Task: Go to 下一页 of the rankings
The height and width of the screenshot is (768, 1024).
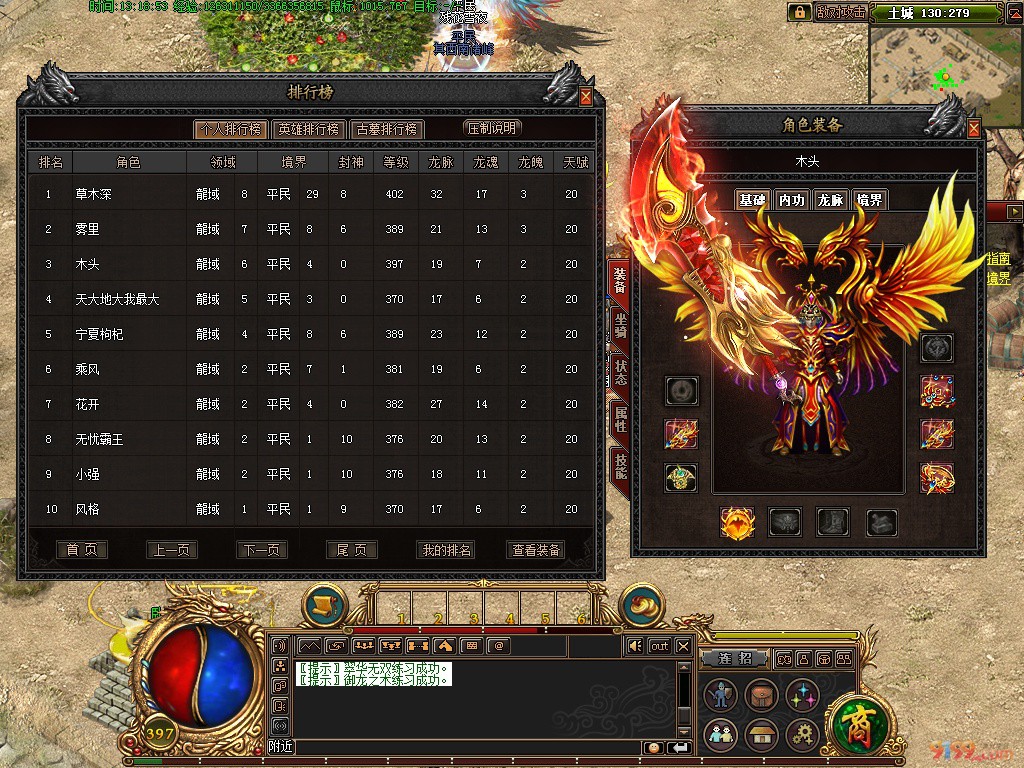Action: 262,550
